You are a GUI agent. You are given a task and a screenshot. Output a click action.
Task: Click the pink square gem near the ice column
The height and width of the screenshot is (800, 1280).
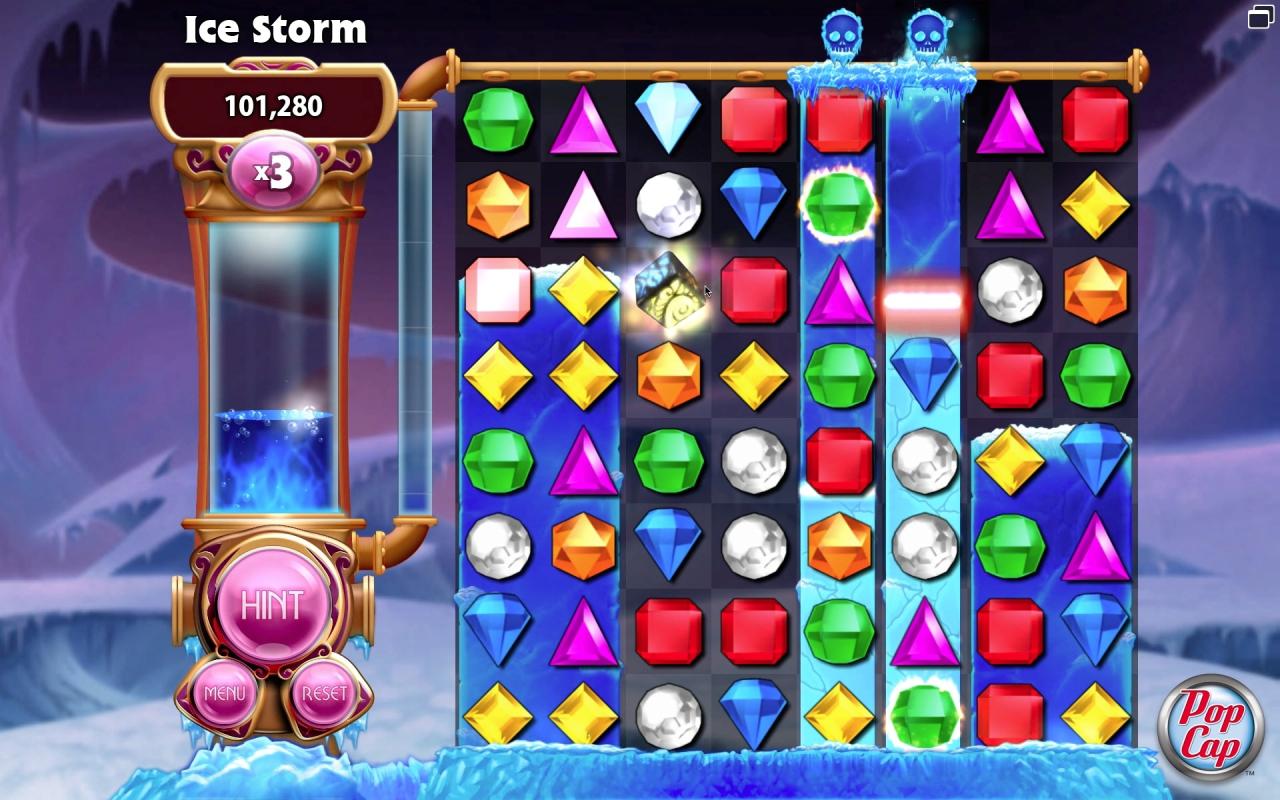pyautogui.click(x=500, y=289)
